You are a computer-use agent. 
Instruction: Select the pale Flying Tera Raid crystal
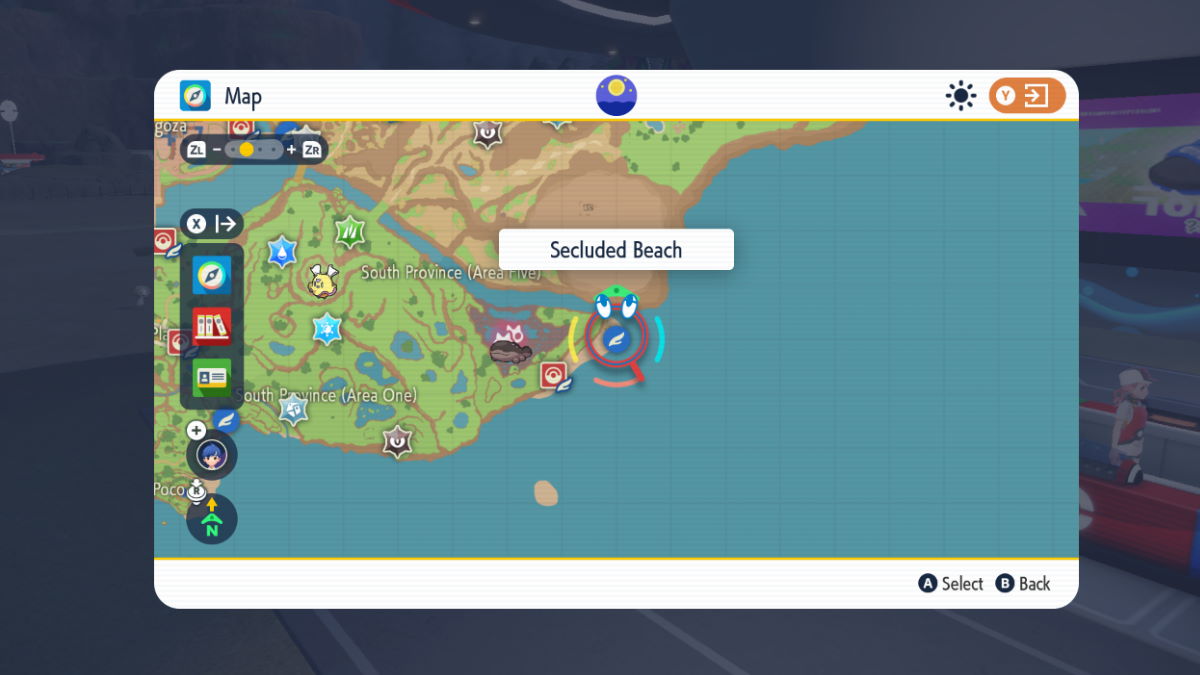(293, 408)
